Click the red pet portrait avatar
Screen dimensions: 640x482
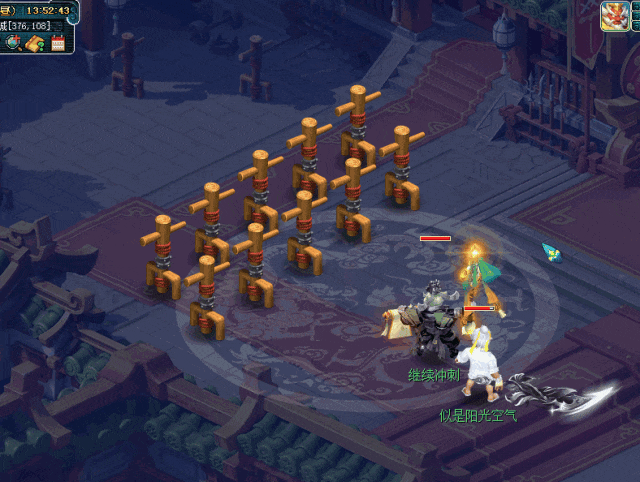pos(614,16)
